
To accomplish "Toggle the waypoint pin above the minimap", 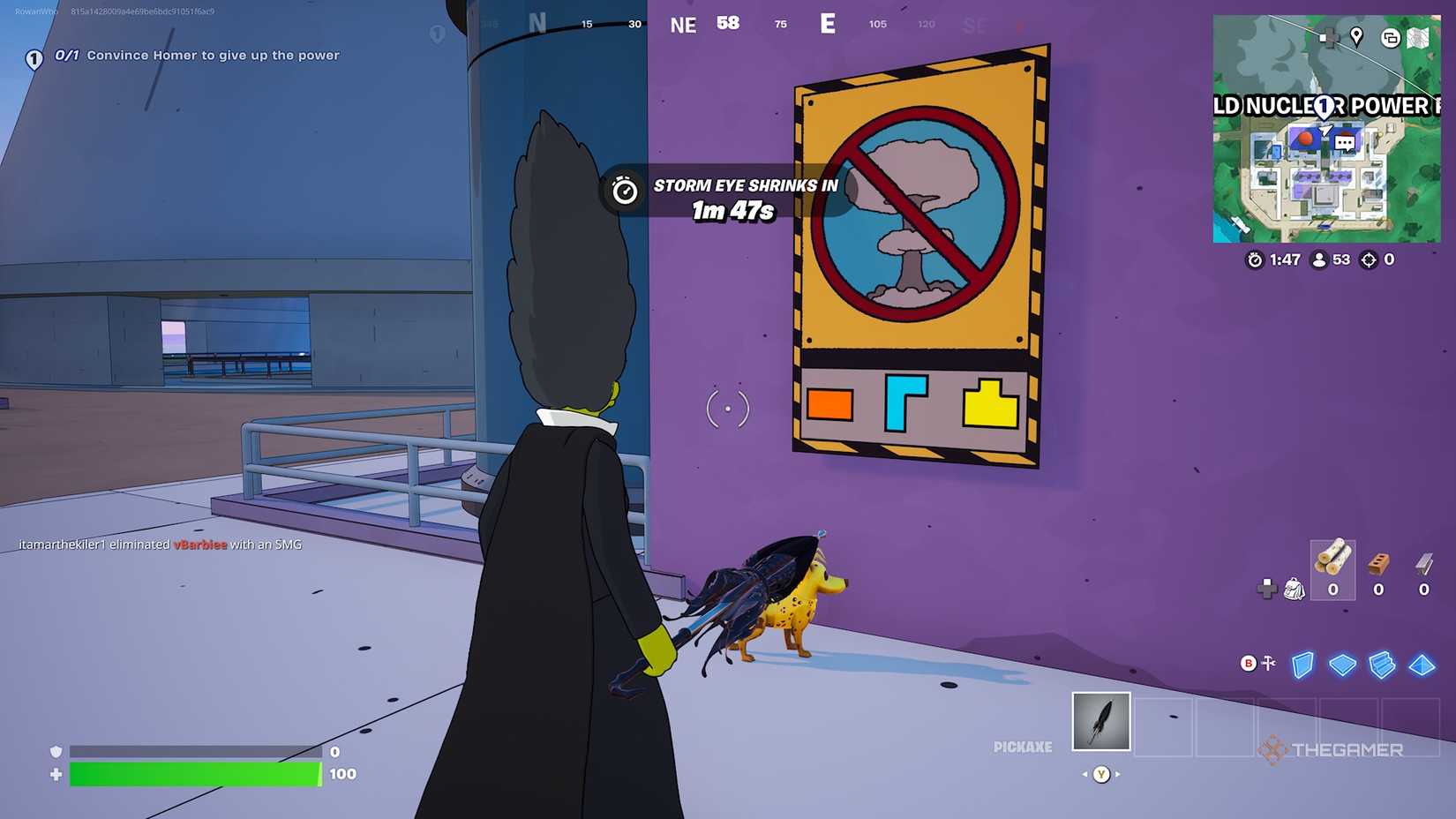I will click(1356, 38).
